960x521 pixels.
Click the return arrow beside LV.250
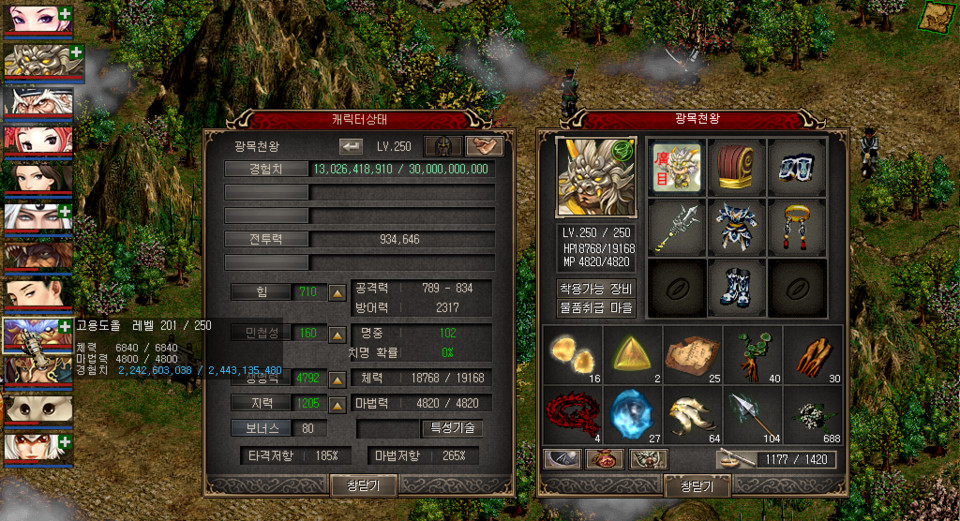point(351,145)
